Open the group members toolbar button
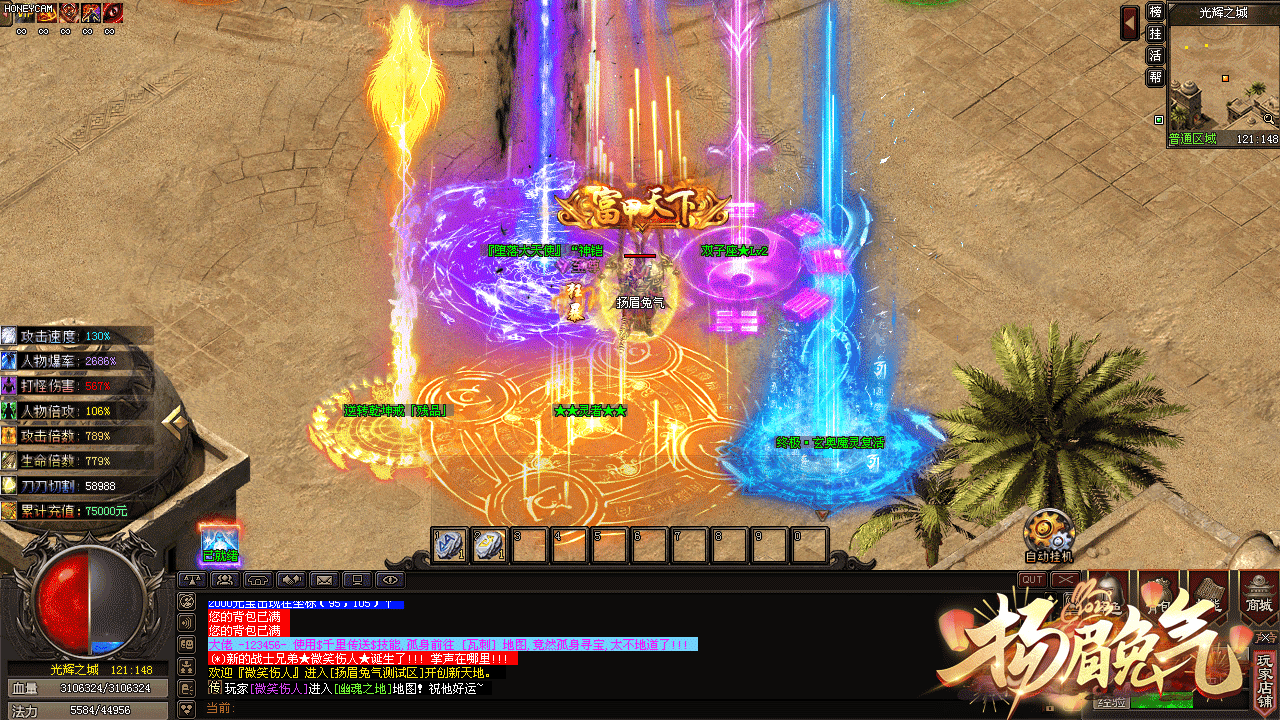Screen dimensions: 1280x720 [225, 579]
